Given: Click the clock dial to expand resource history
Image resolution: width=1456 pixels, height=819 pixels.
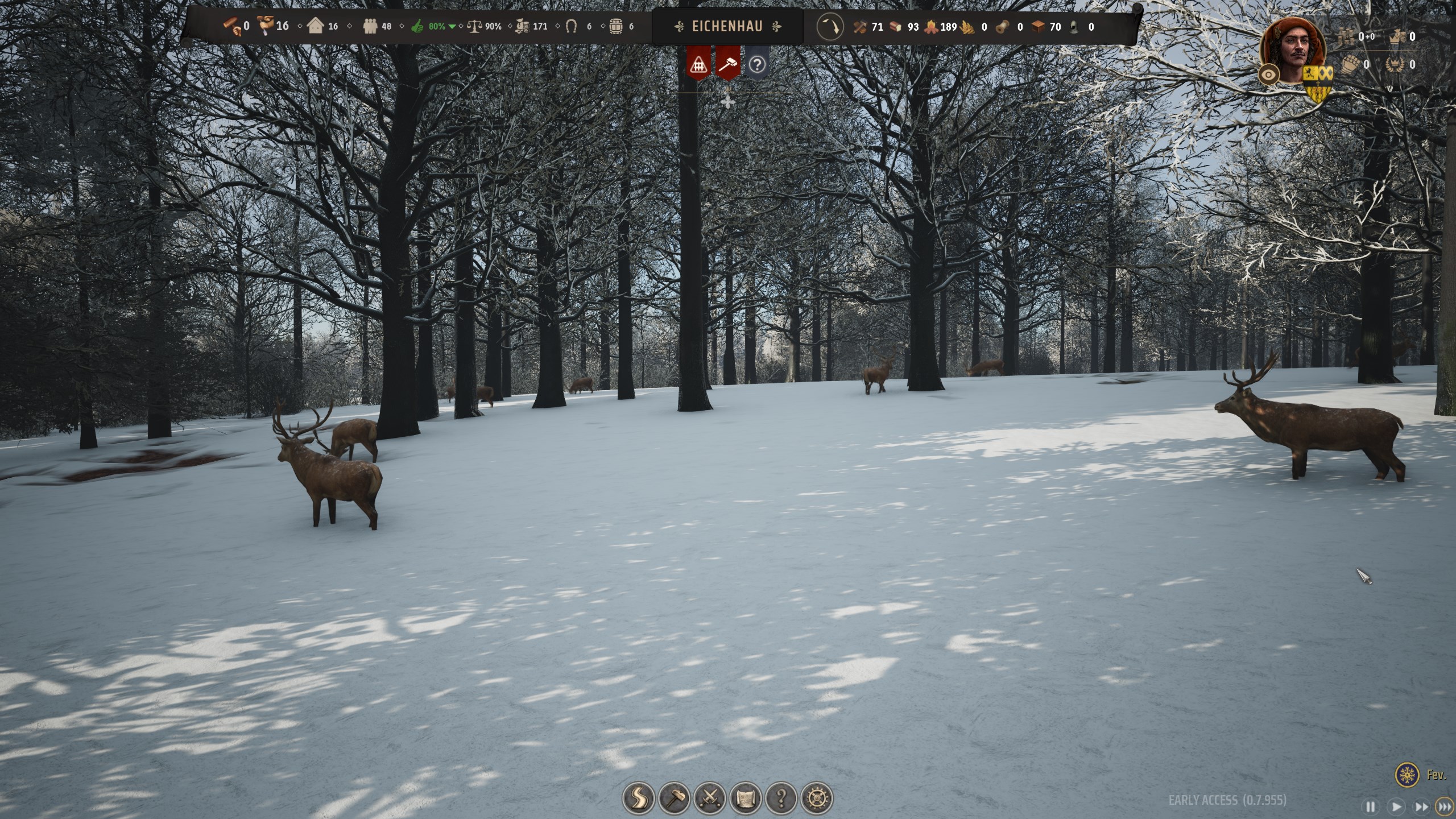Looking at the screenshot, I should coord(830,27).
